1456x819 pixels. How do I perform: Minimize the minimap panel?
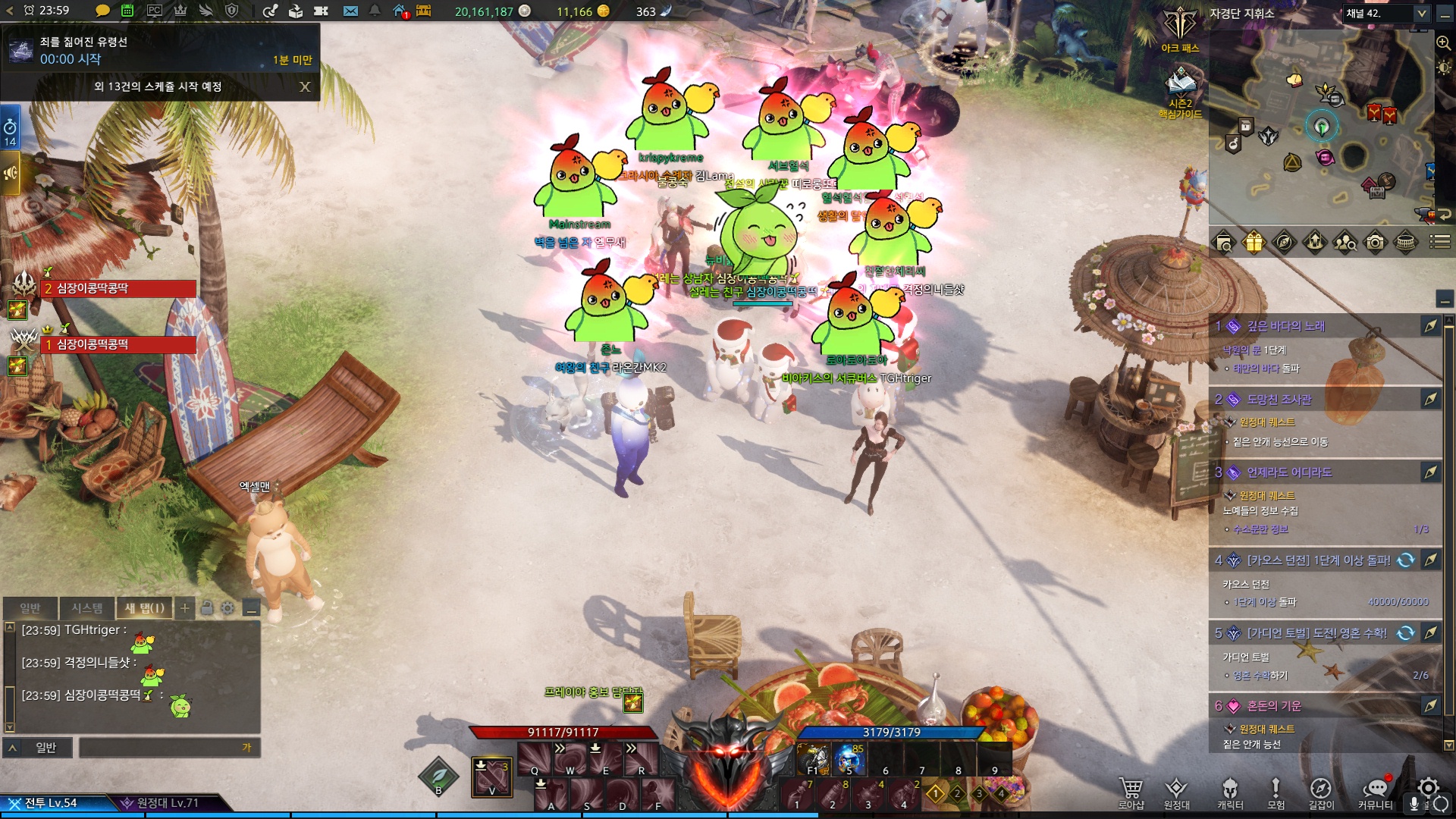(1445, 13)
